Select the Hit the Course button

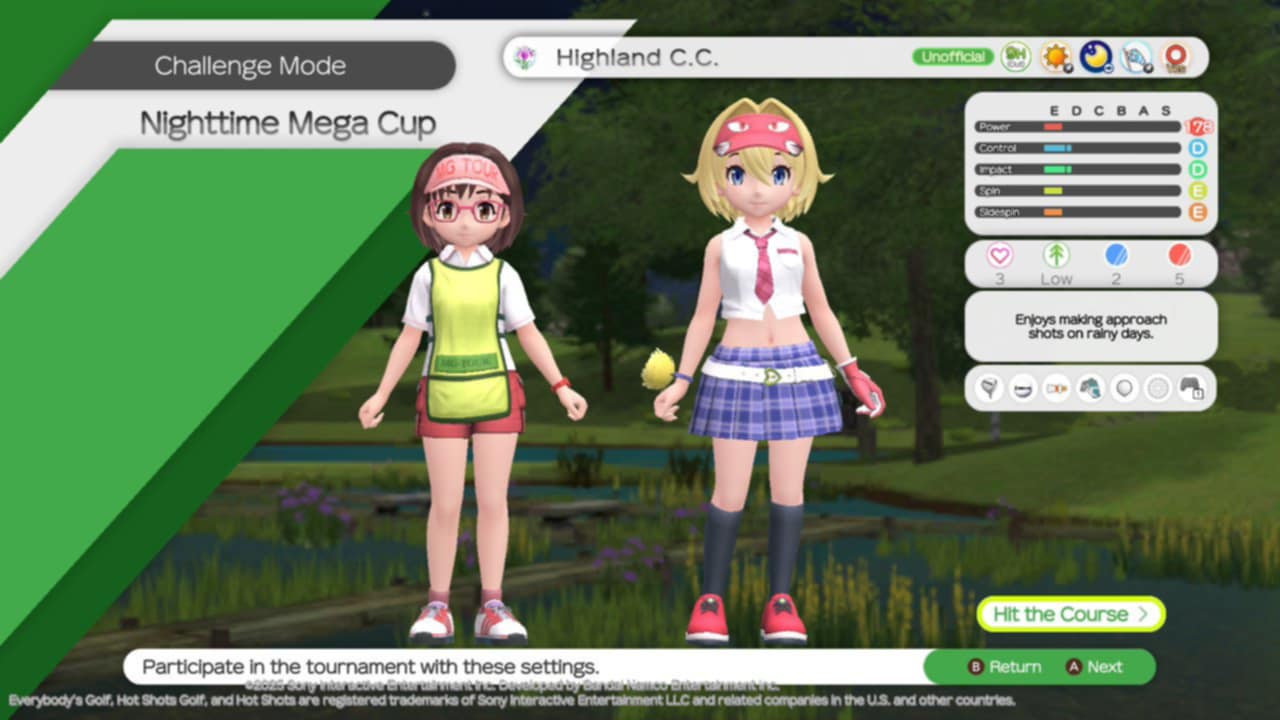point(1070,614)
